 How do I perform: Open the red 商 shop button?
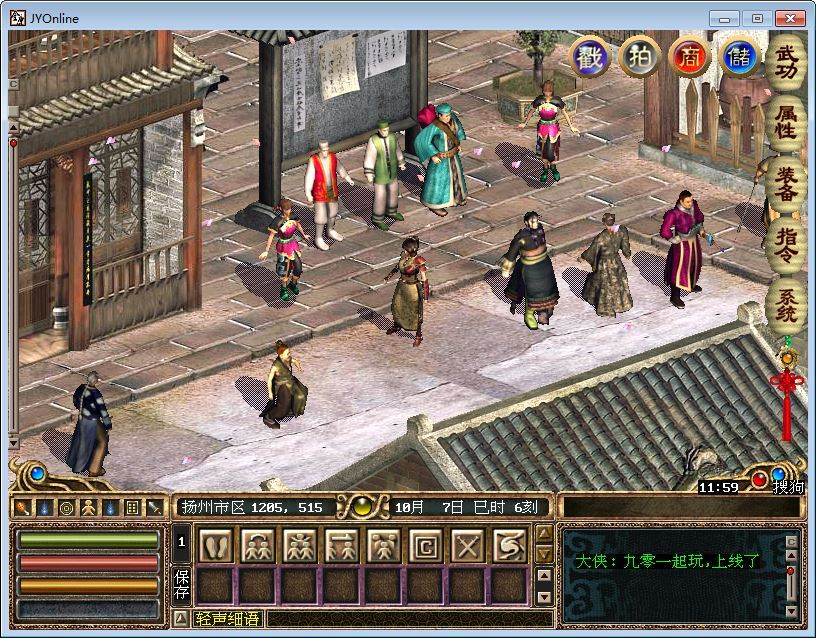tap(689, 58)
